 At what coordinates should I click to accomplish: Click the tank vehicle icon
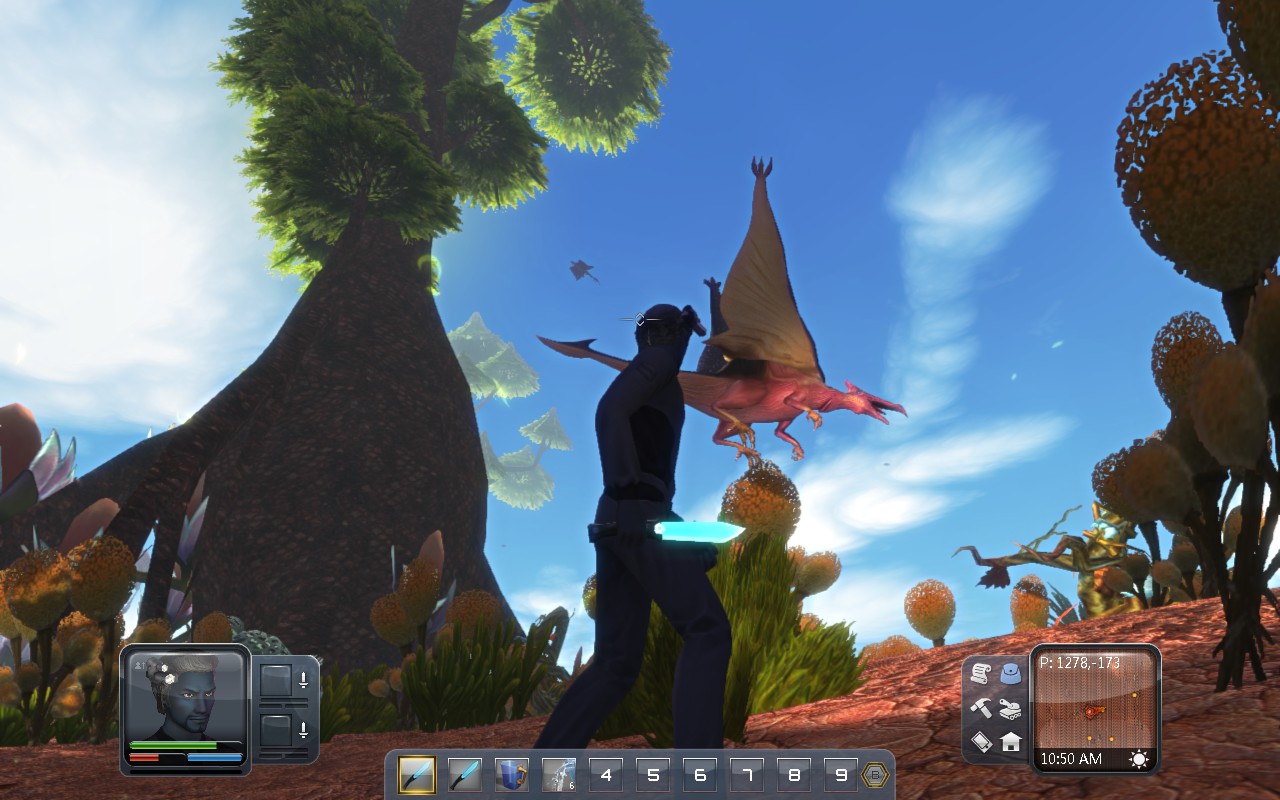point(1010,708)
